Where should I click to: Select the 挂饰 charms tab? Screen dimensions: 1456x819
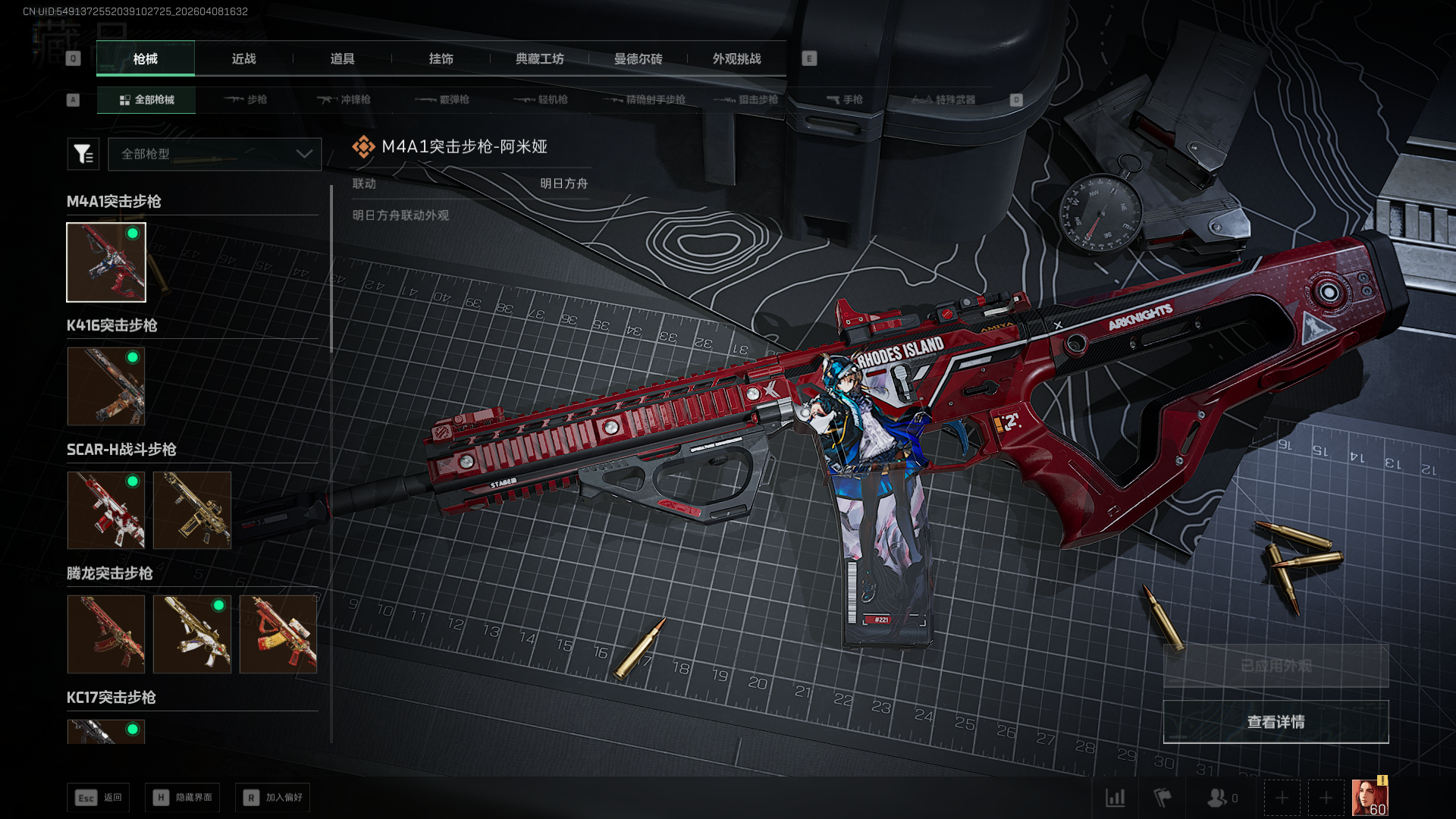point(441,59)
